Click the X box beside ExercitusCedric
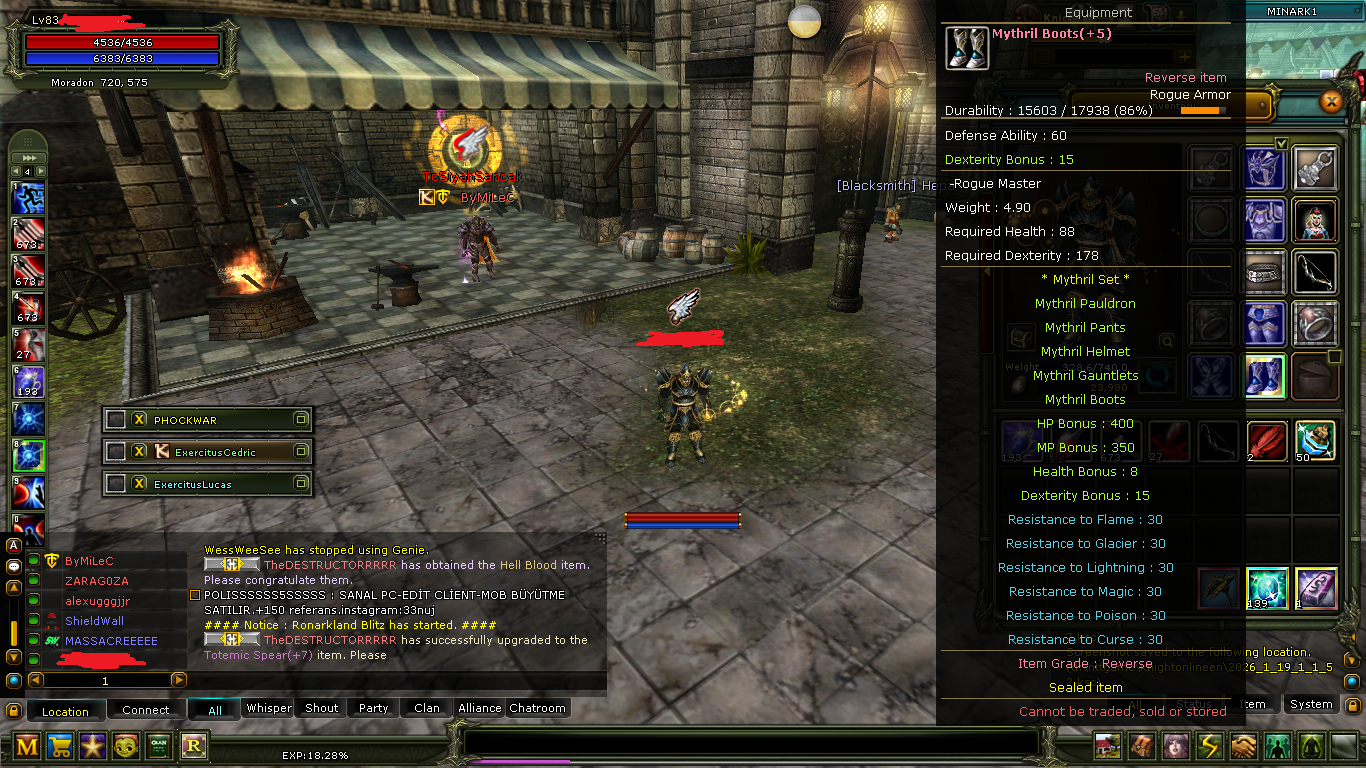This screenshot has height=768, width=1366. 140,451
